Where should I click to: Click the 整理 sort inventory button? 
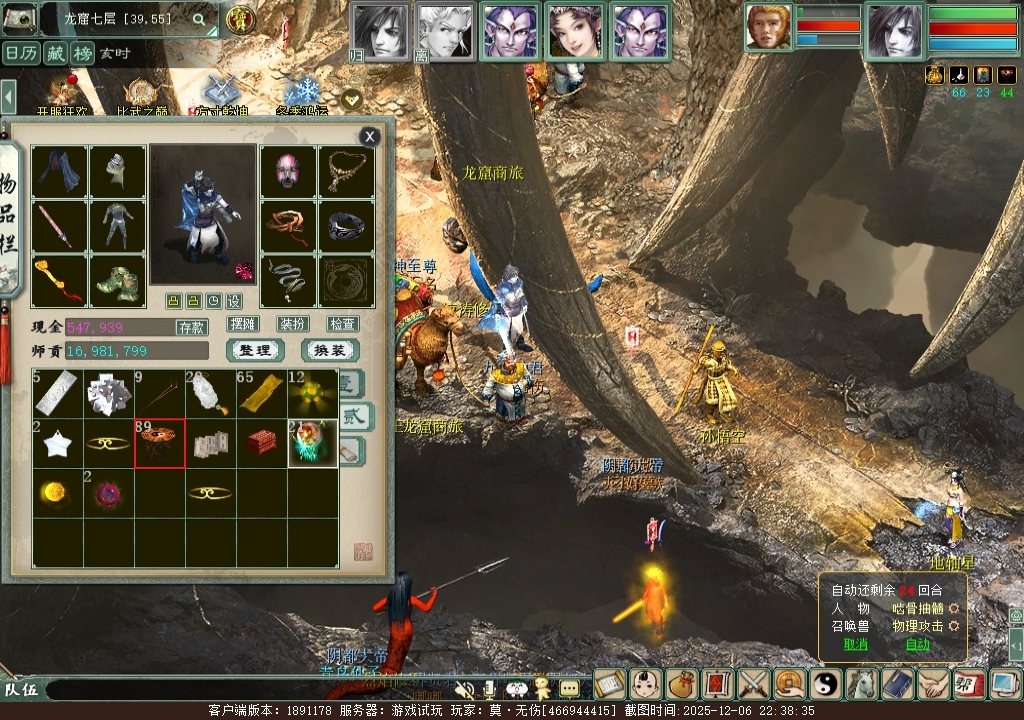point(255,351)
